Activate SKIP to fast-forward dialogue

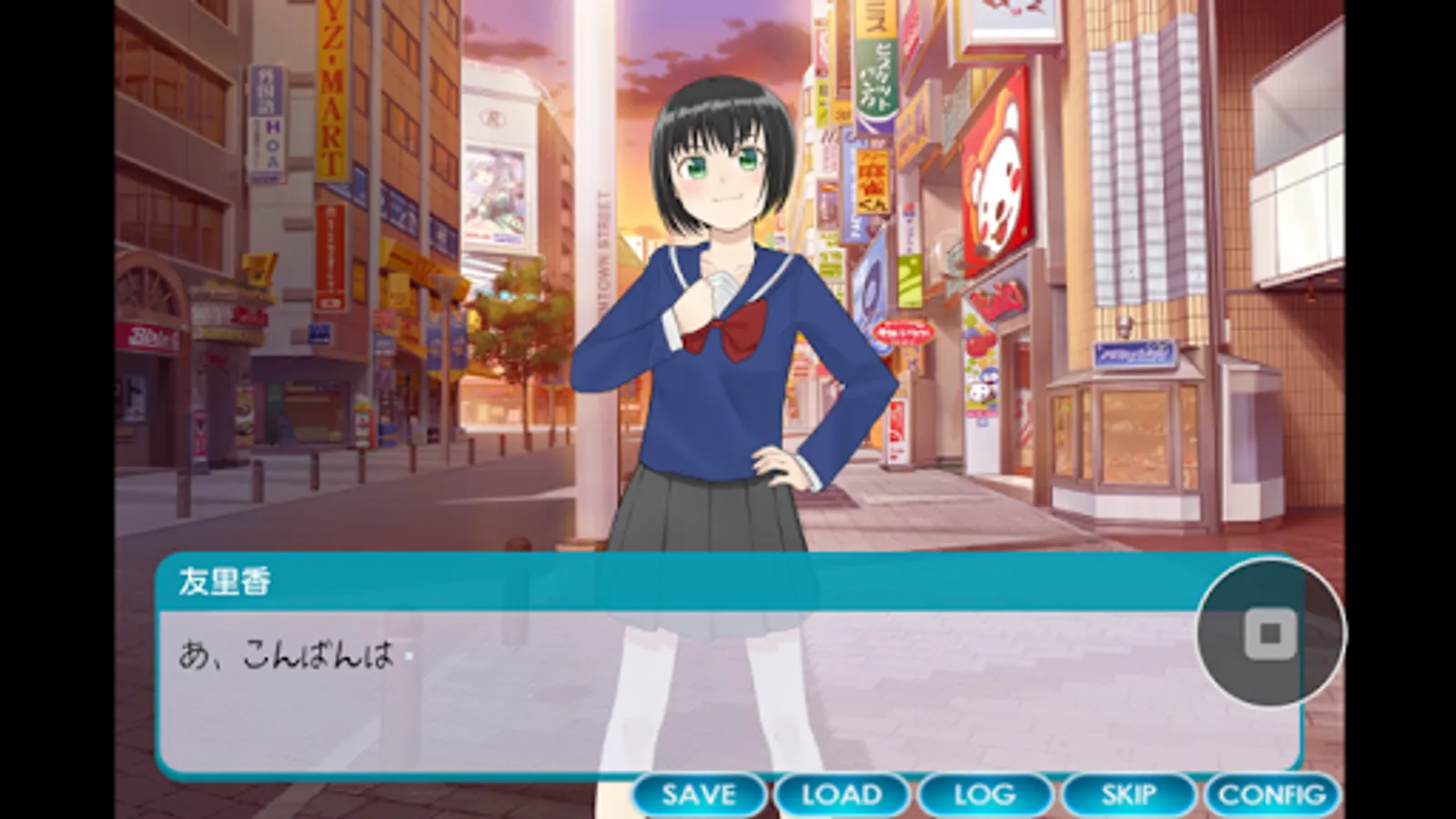point(1128,794)
